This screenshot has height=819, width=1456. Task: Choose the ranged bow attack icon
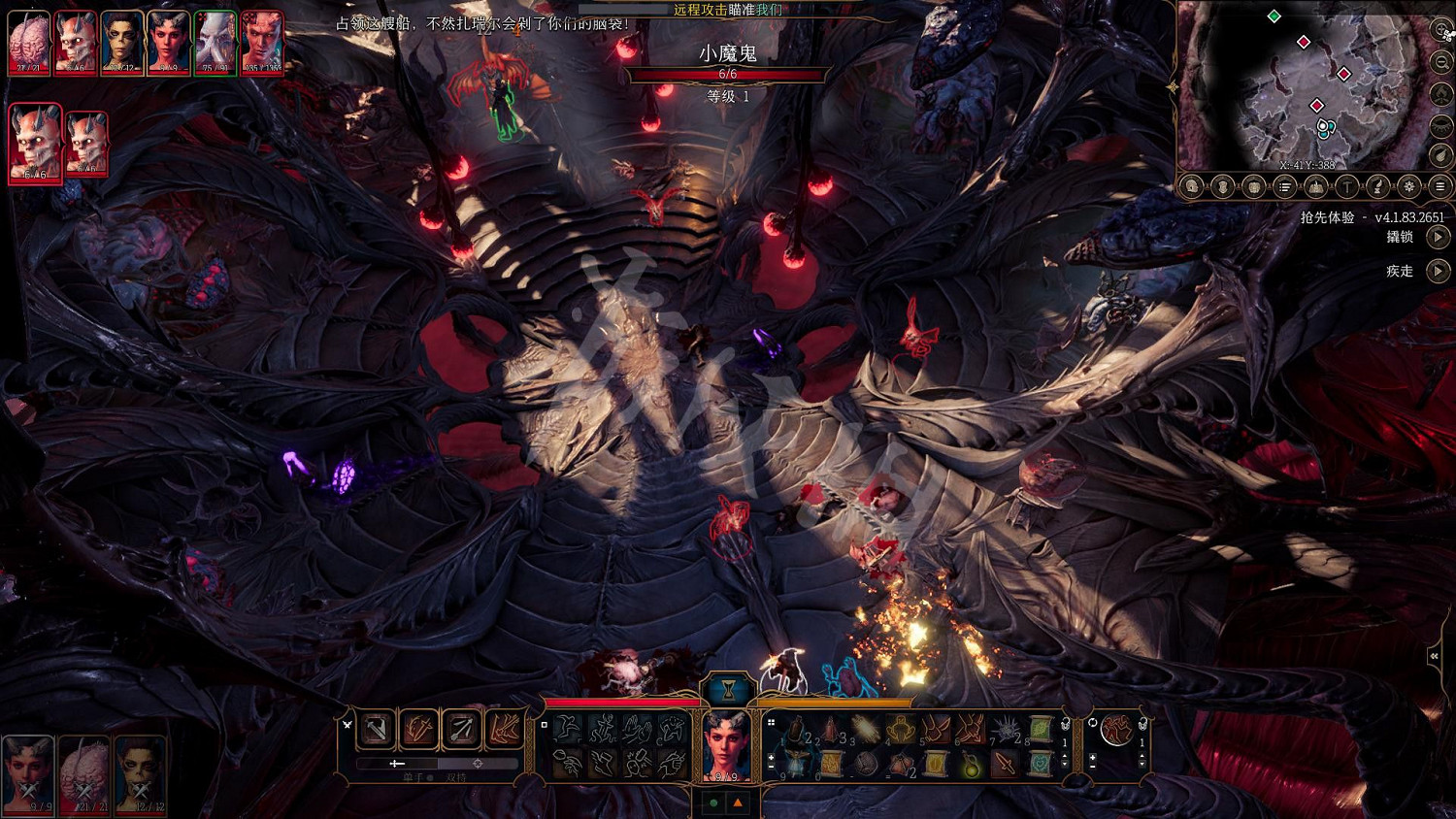pos(461,728)
